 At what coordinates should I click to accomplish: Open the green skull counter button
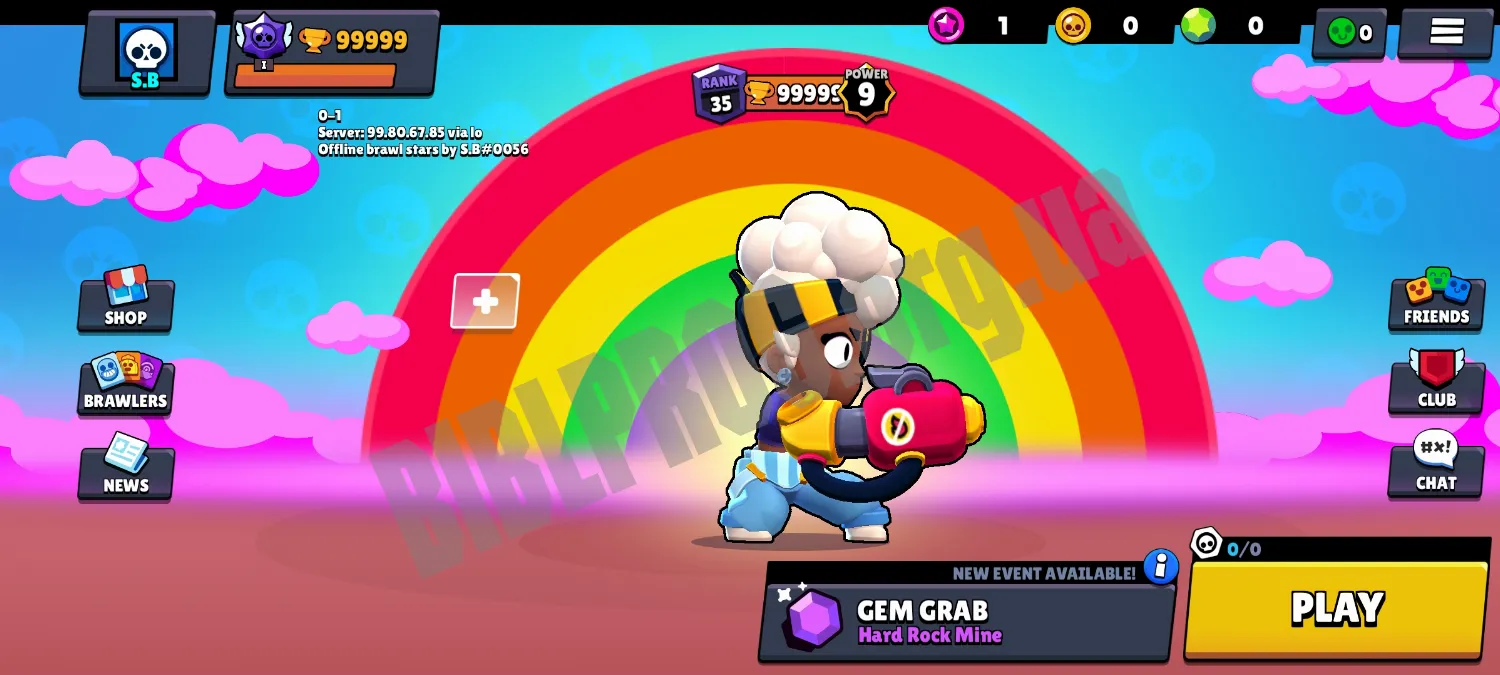1349,32
